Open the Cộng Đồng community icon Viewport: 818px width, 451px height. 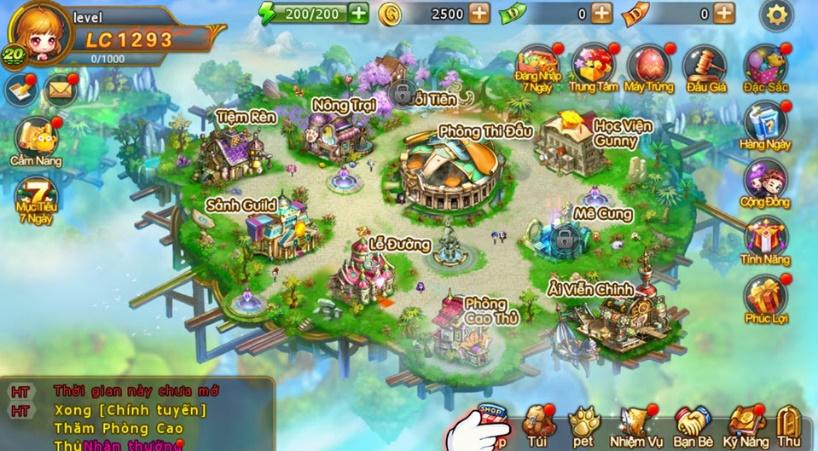pyautogui.click(x=766, y=181)
